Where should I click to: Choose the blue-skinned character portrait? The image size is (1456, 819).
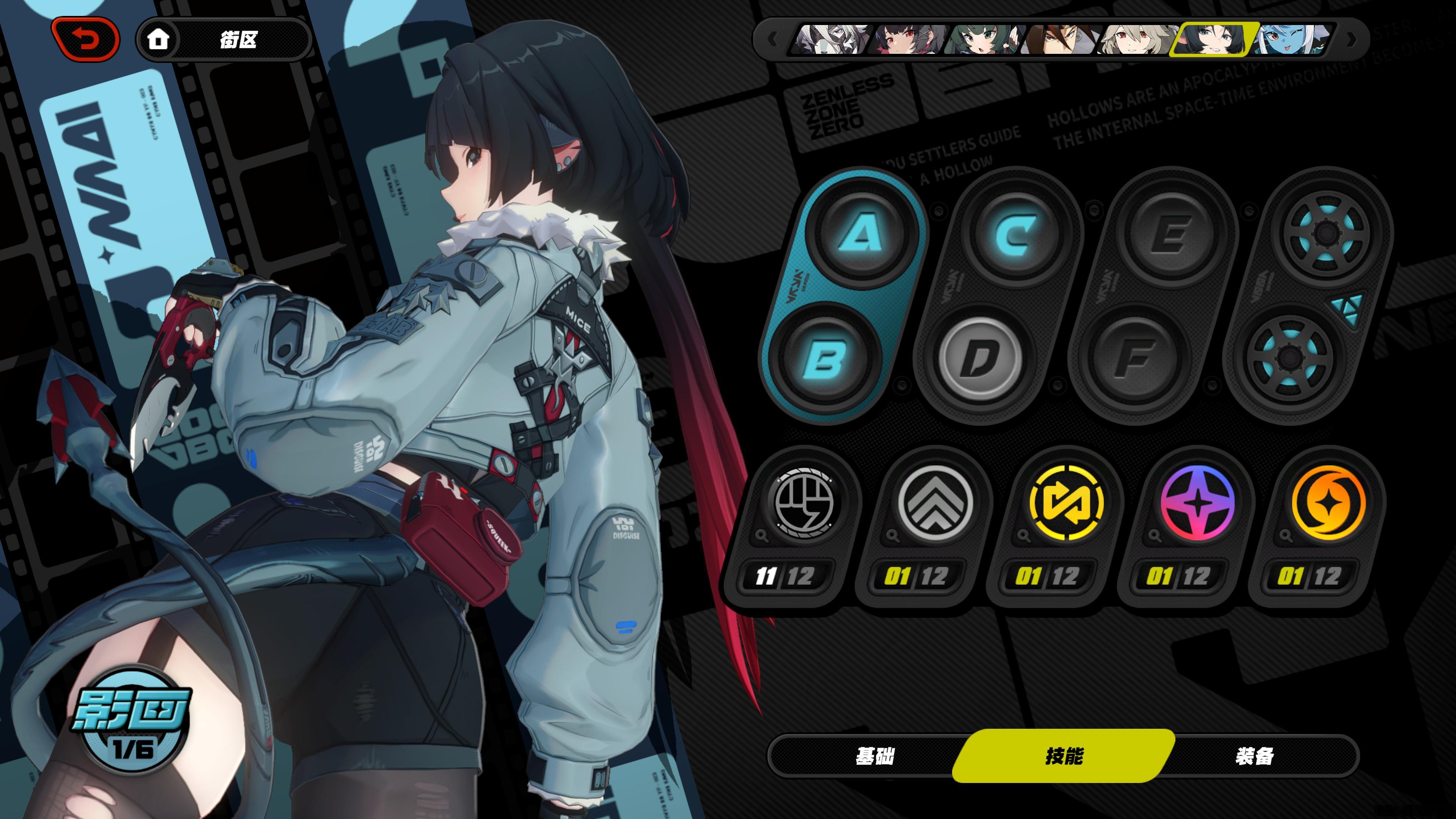tap(1292, 39)
